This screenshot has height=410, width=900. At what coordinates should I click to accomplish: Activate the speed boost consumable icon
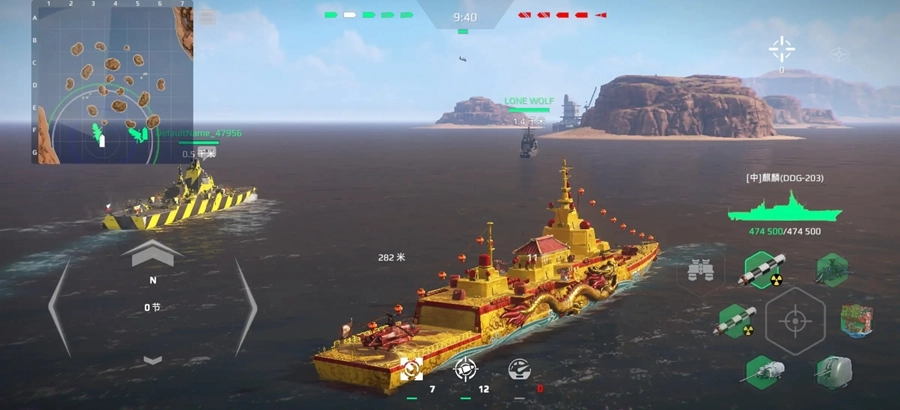(x=518, y=370)
